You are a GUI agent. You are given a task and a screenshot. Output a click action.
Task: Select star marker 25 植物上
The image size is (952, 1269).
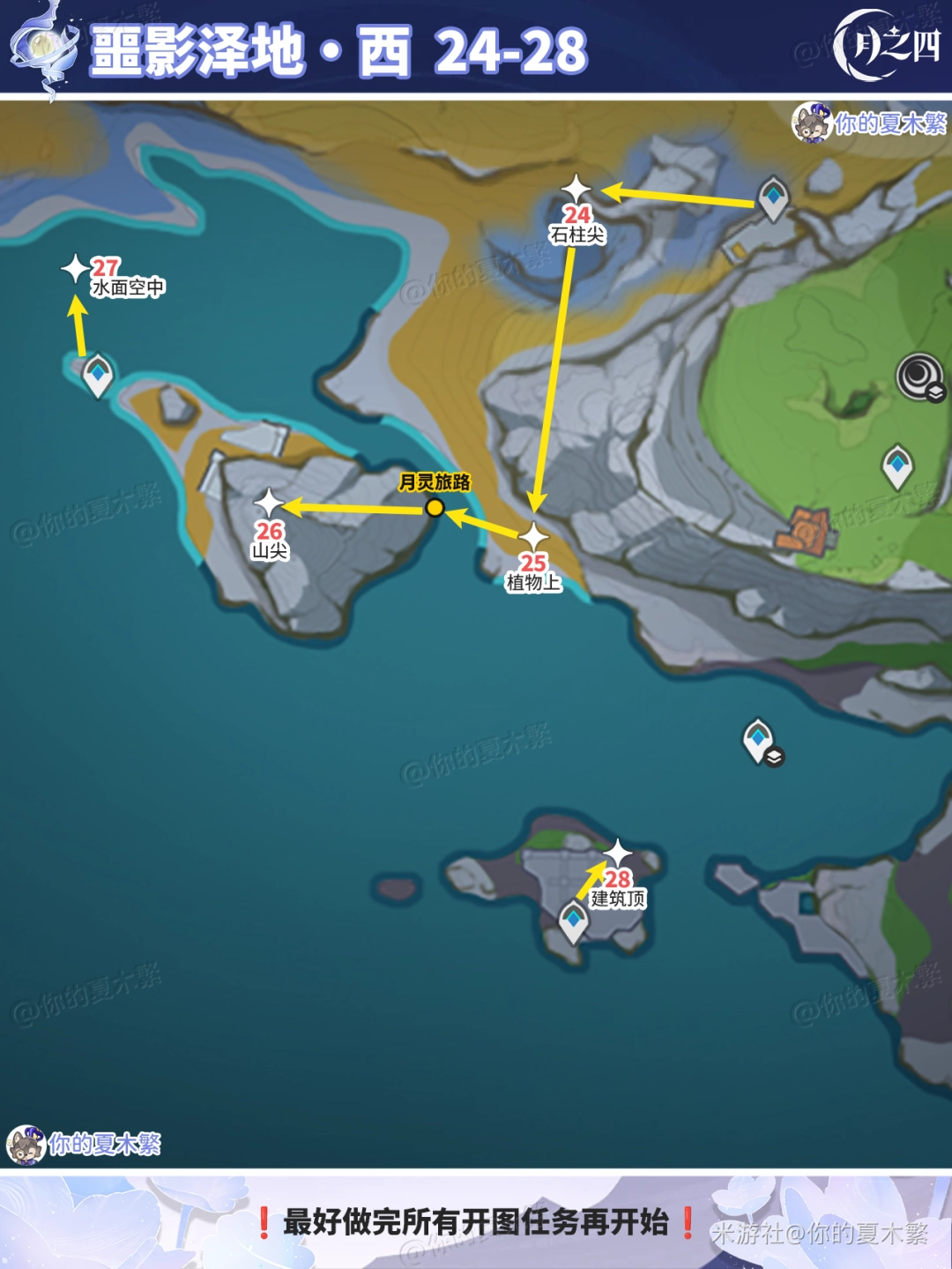pos(533,536)
